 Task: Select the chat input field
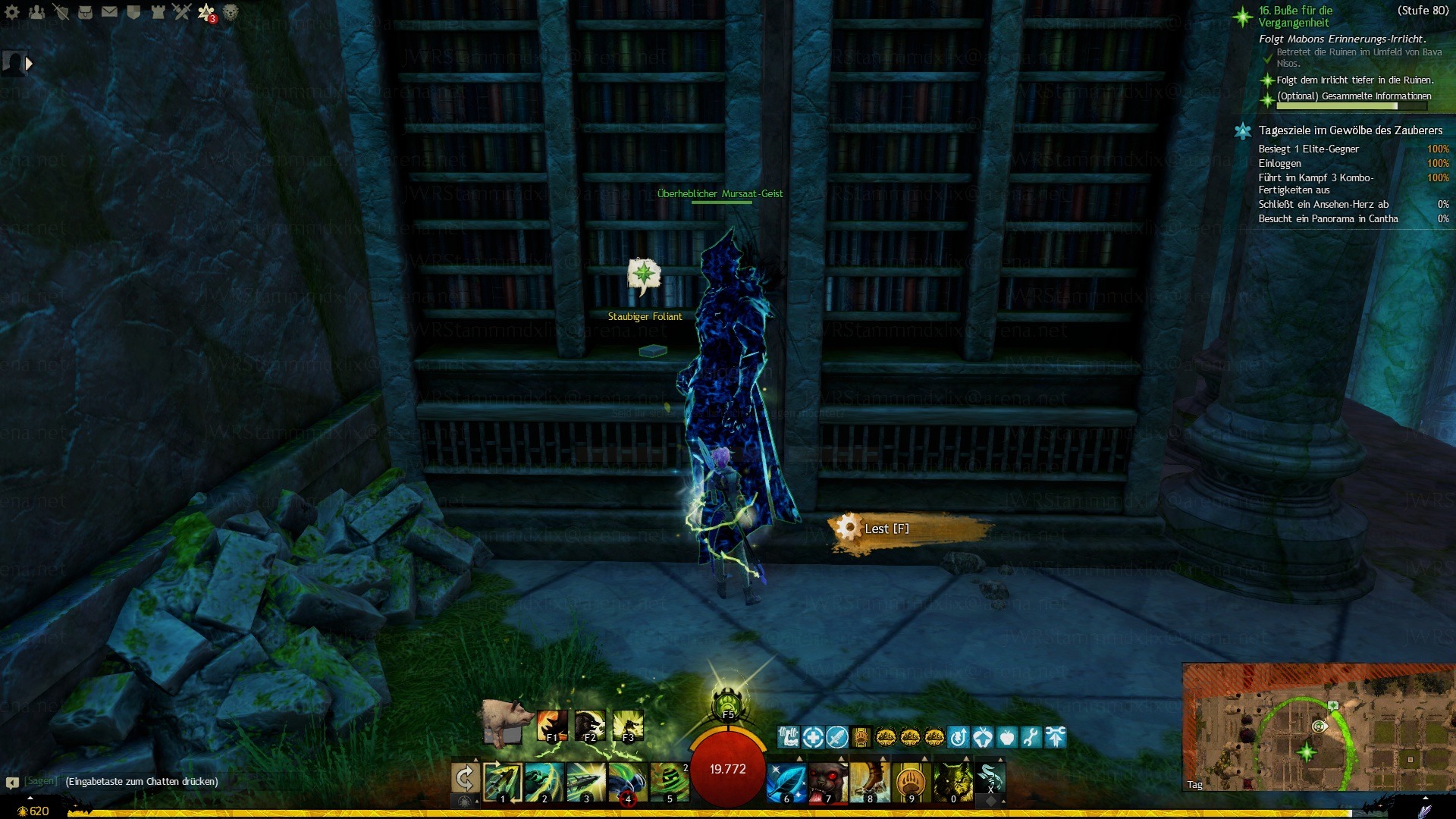point(142,781)
